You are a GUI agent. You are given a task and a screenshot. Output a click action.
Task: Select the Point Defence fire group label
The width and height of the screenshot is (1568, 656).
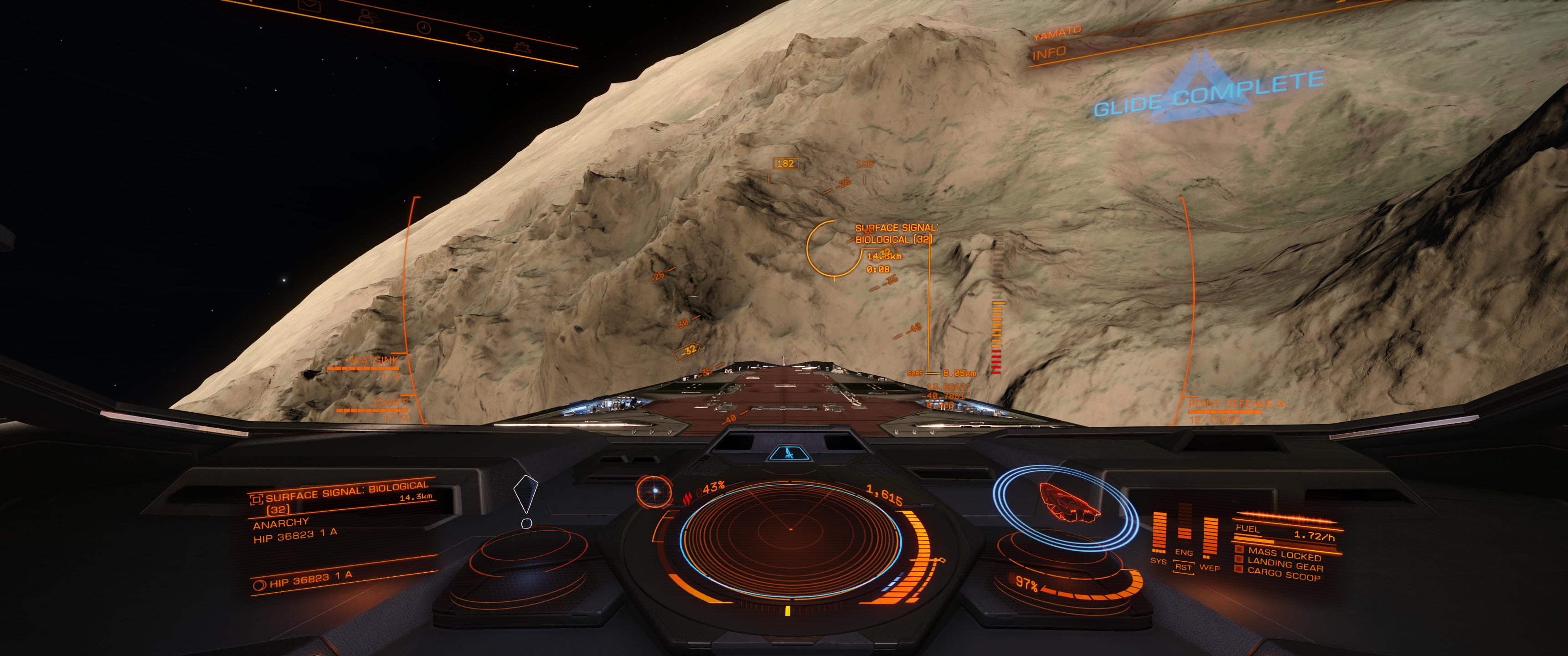[x=1231, y=404]
